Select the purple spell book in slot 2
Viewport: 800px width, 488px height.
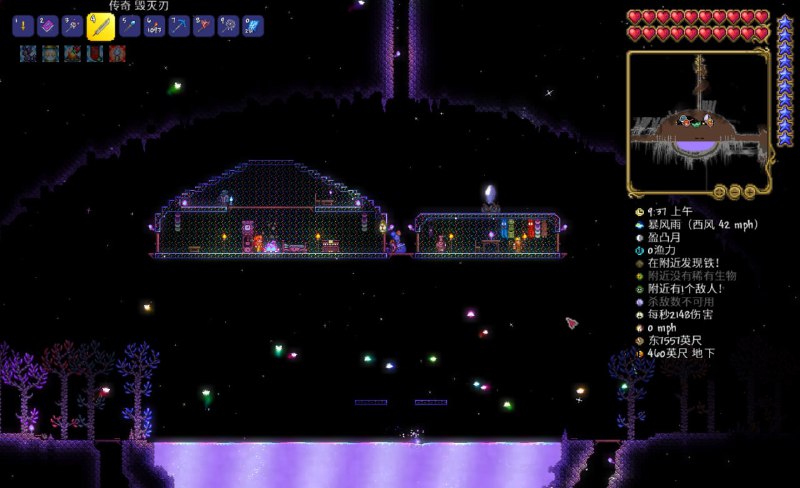pos(48,27)
